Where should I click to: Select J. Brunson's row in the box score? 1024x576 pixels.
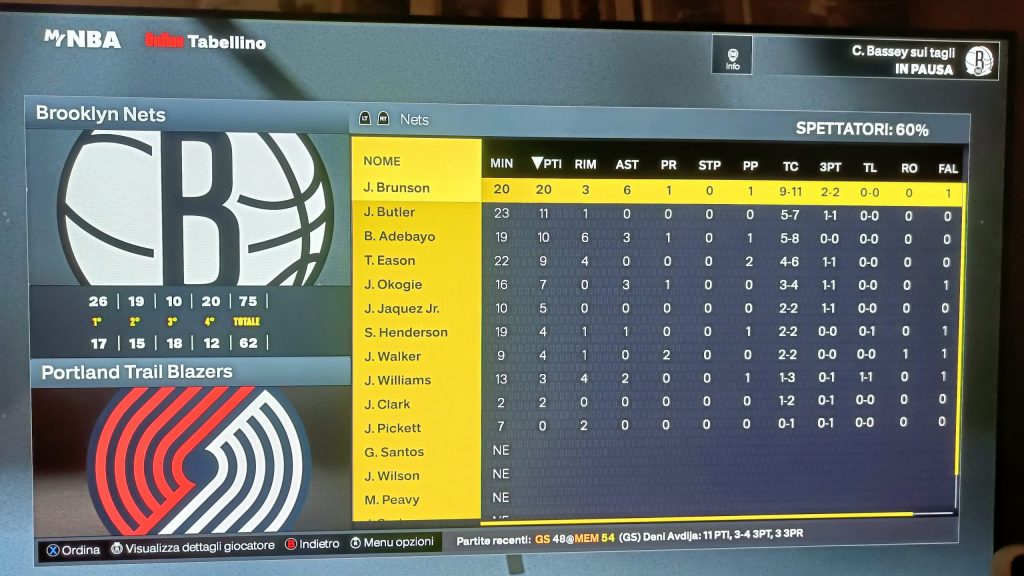coord(397,188)
